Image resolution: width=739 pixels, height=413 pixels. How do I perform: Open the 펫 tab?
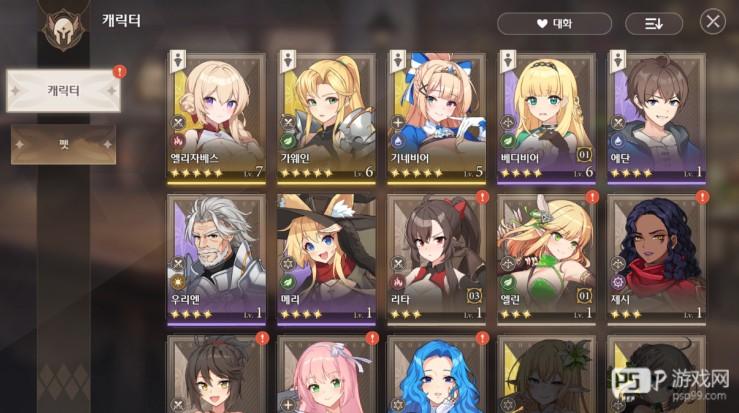63,144
